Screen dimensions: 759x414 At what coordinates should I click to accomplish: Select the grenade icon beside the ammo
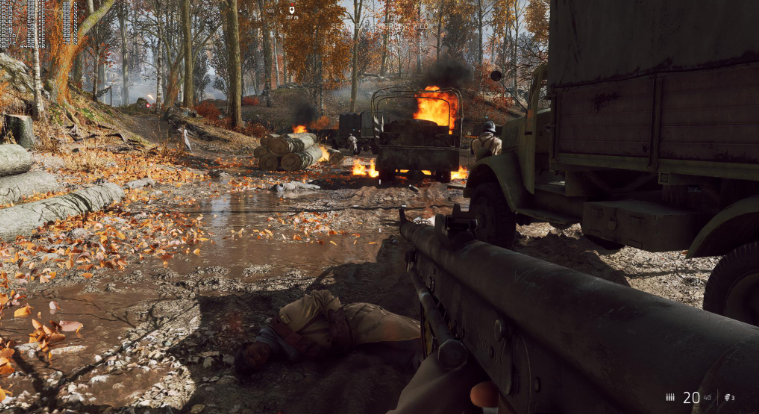click(x=727, y=397)
